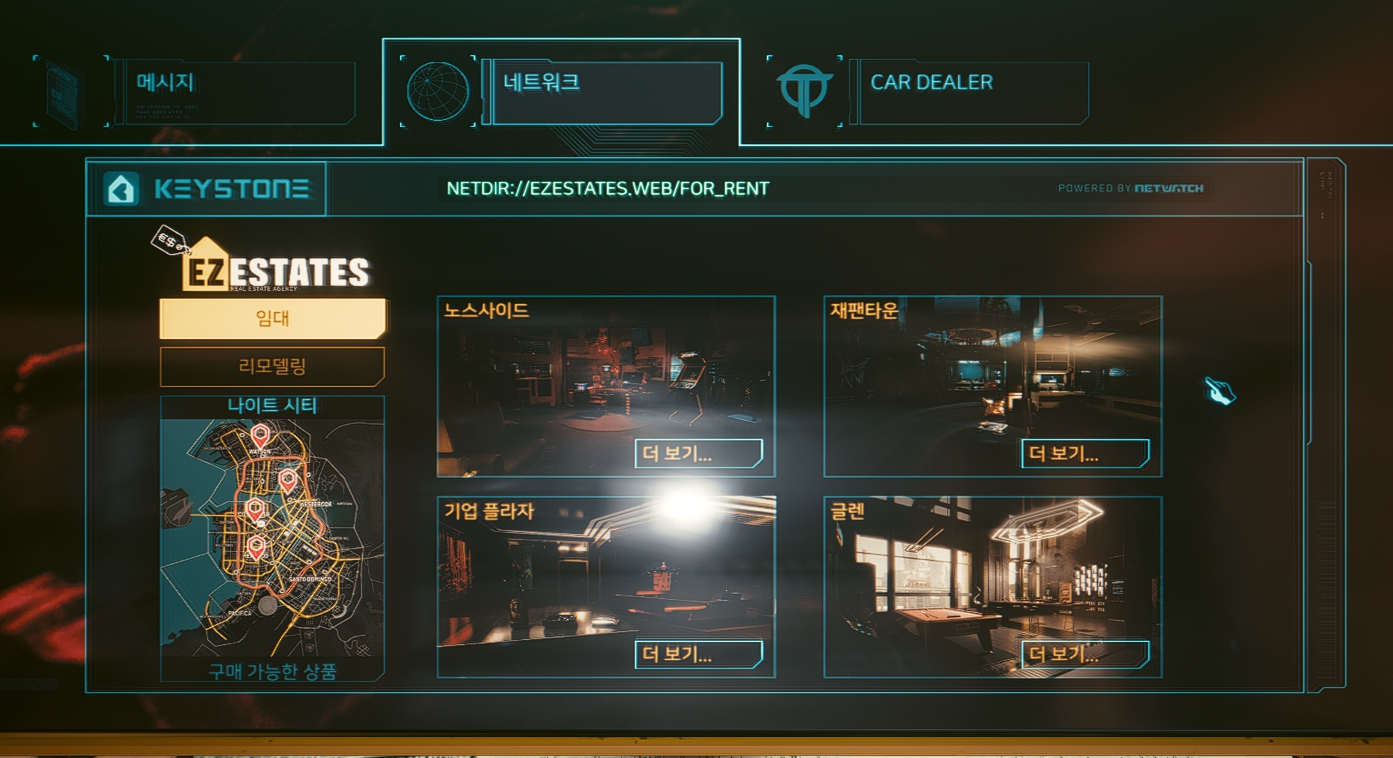Show more for the 노스사이드 apartment
This screenshot has width=1393, height=758.
(x=698, y=454)
